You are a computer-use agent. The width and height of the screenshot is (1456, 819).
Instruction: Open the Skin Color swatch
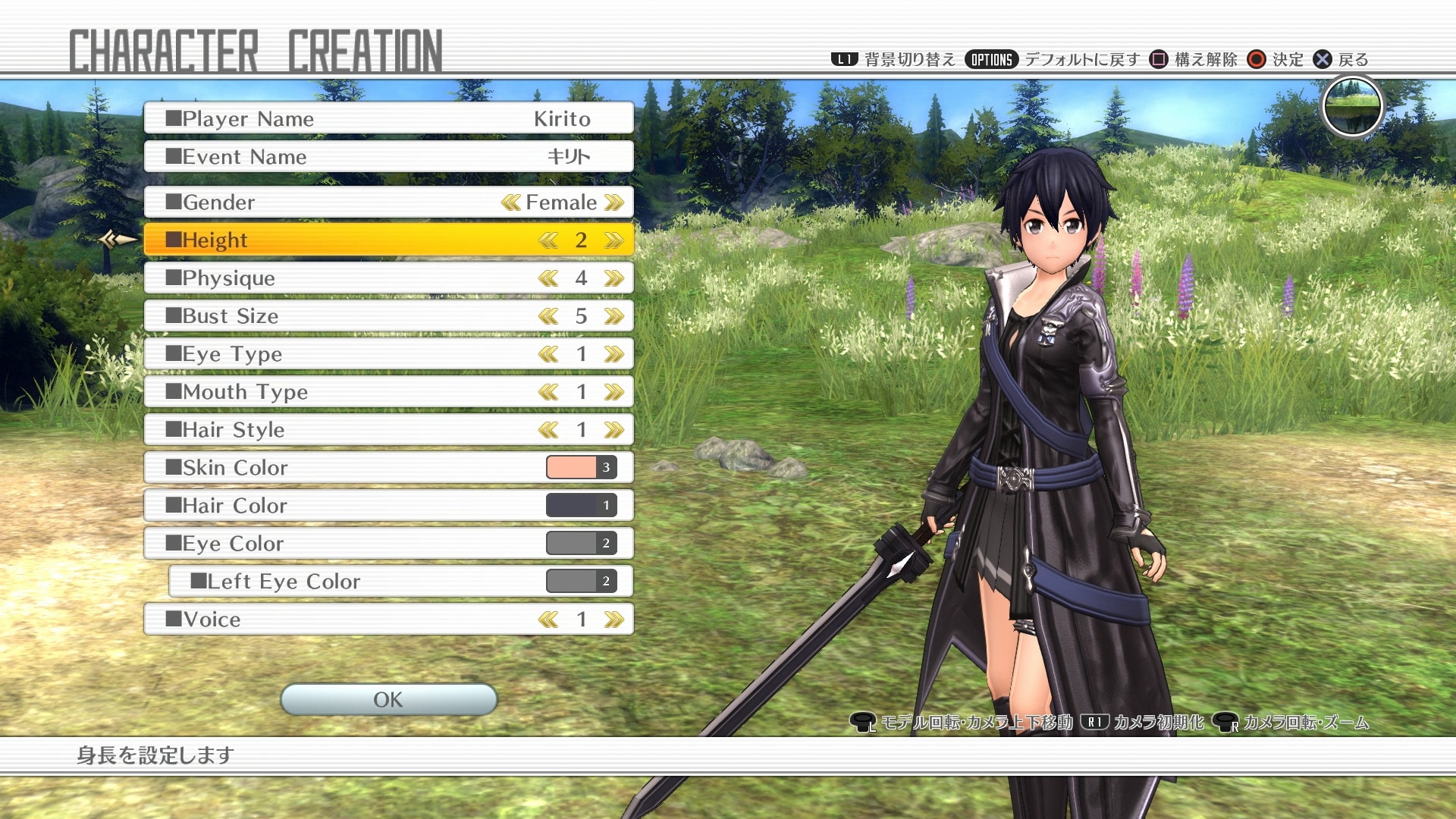click(581, 467)
